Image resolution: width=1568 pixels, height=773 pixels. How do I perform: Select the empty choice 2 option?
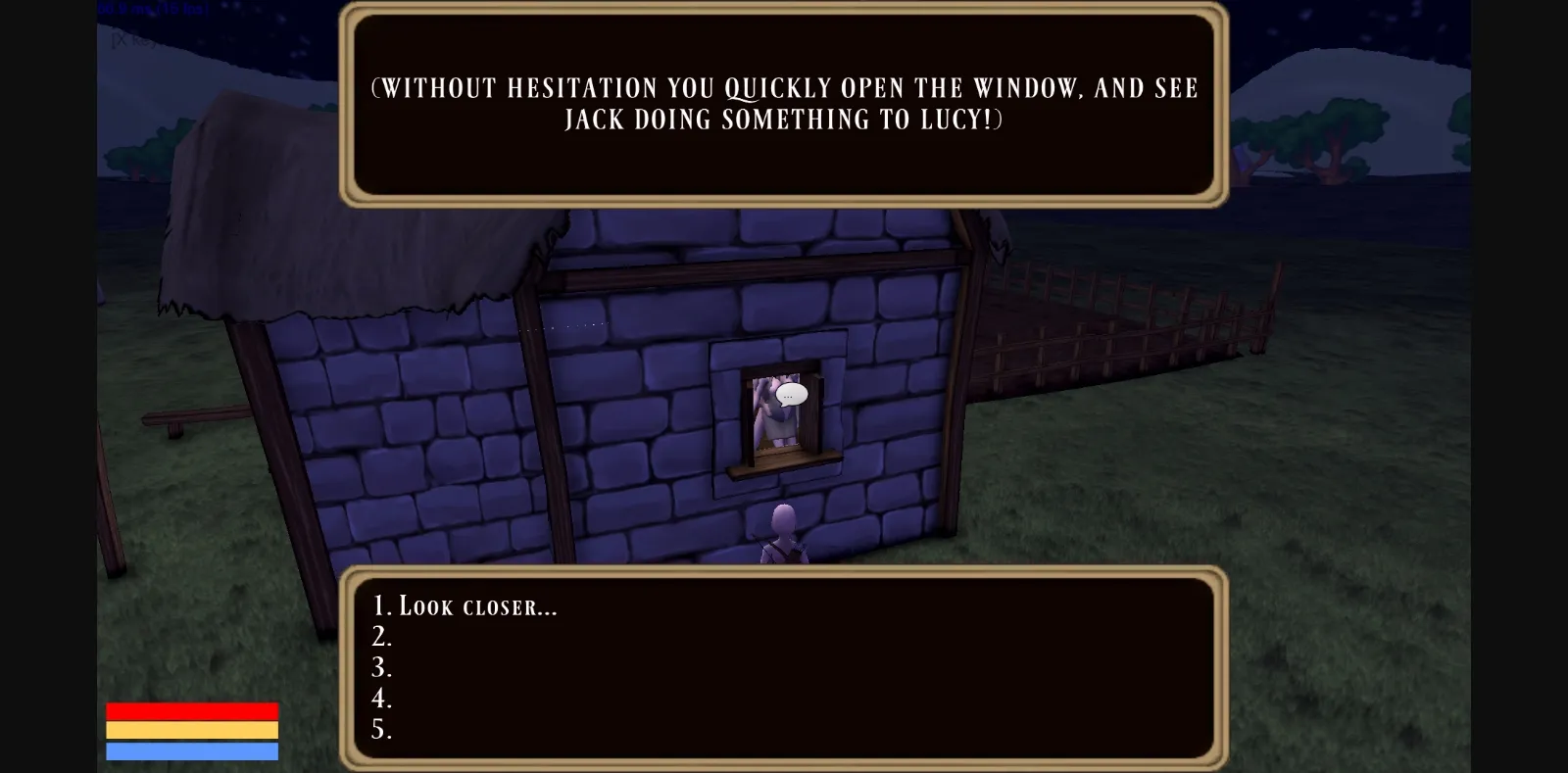coord(382,637)
